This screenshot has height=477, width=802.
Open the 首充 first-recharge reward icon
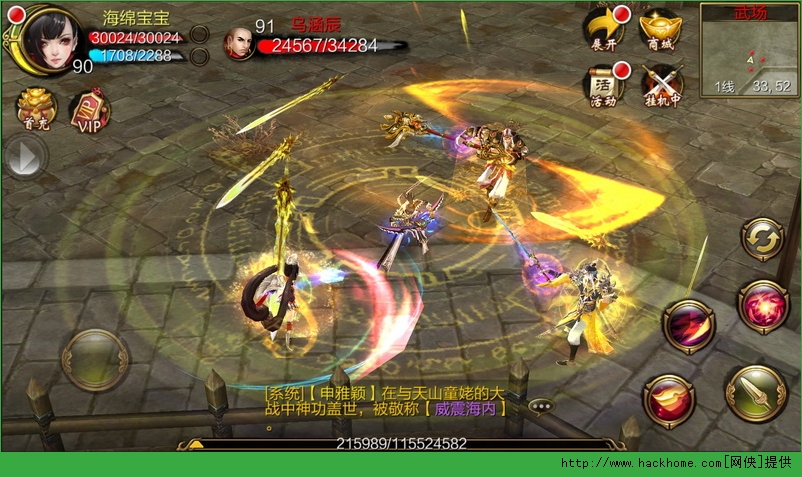36,109
